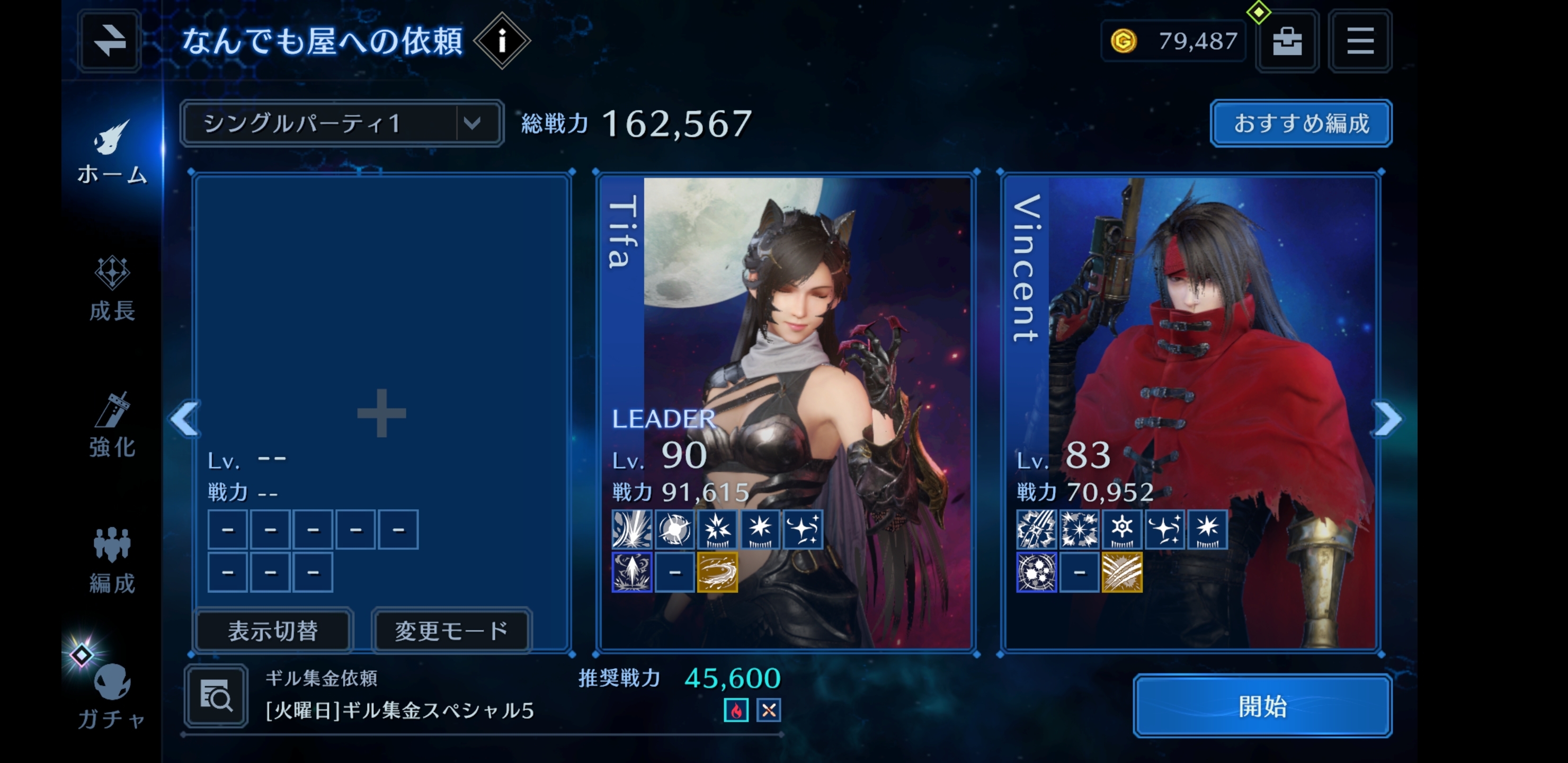Open the hamburger main menu
Screen dimensions: 1568x763
[x=1360, y=41]
